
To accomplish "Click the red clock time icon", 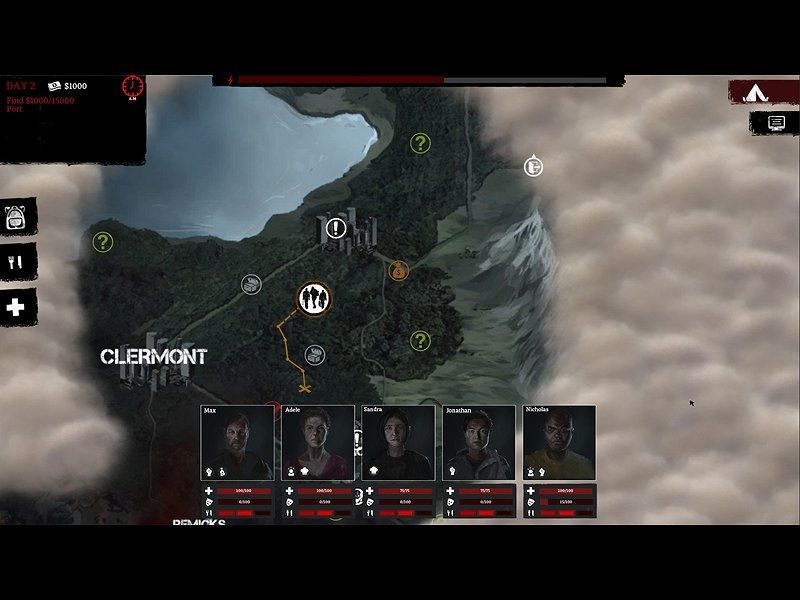I will click(x=133, y=87).
